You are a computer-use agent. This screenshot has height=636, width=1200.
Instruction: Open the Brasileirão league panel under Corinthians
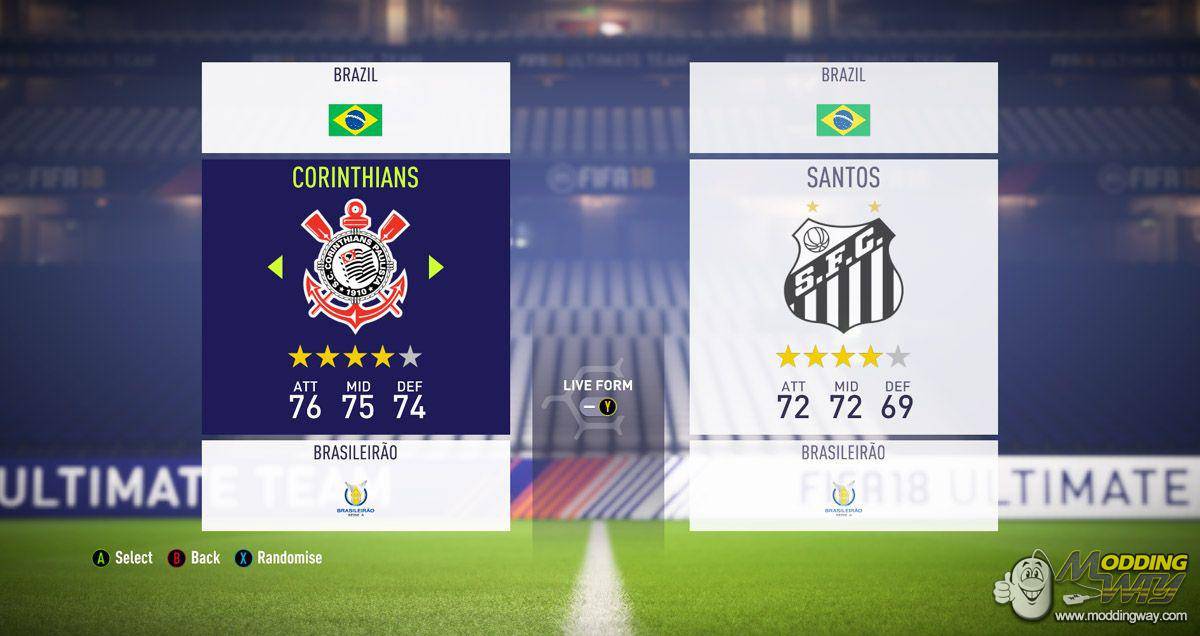[x=355, y=484]
